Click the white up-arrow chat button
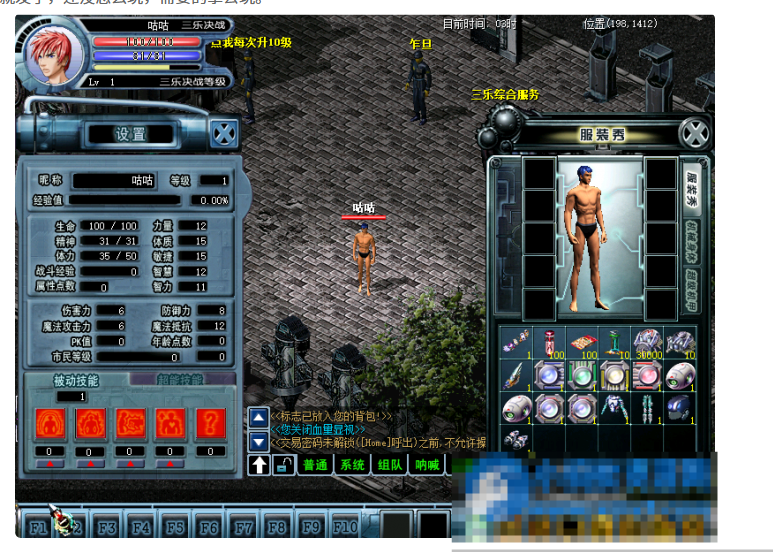 click(x=259, y=465)
